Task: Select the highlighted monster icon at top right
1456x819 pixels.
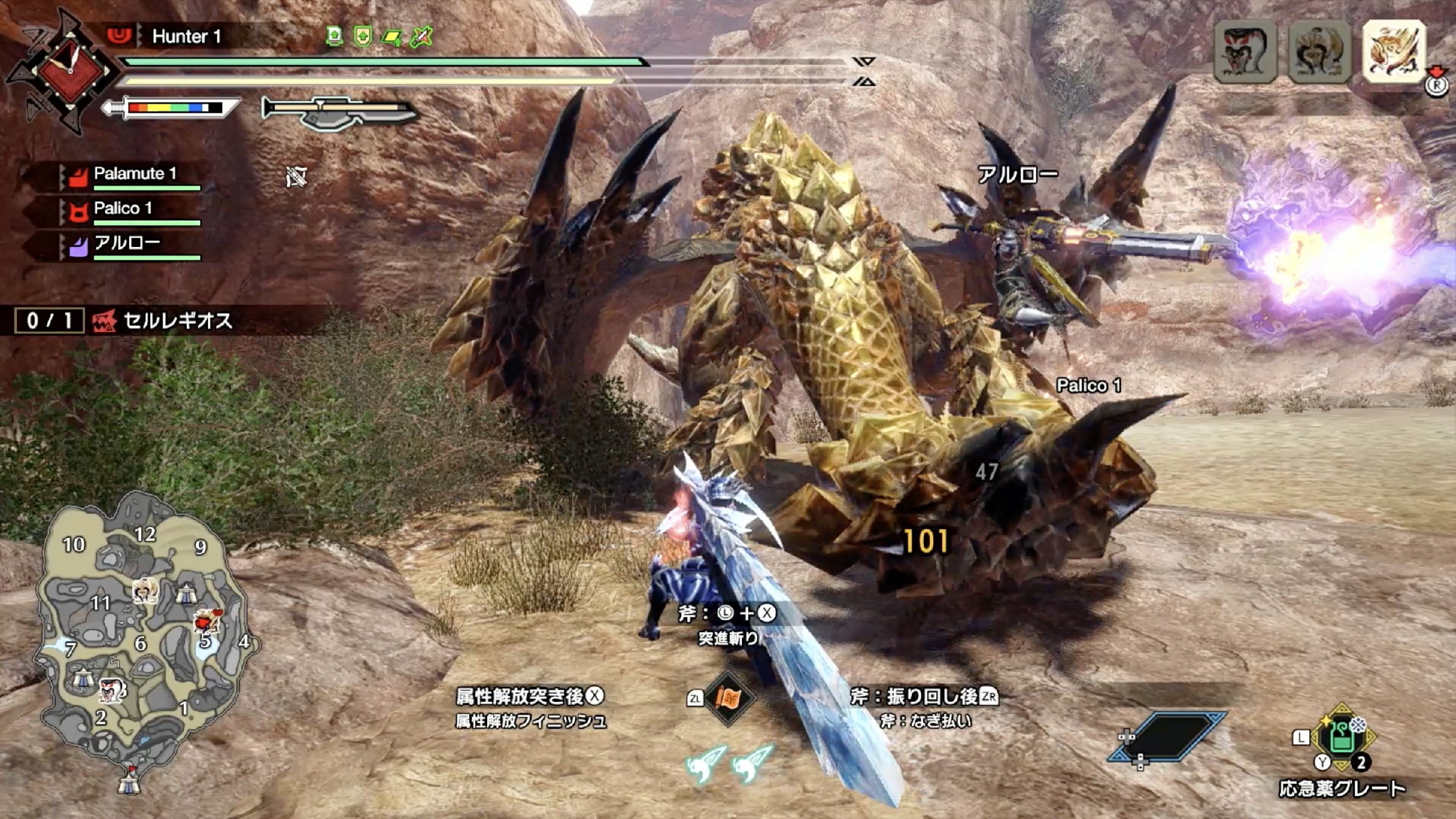Action: coord(1393,52)
